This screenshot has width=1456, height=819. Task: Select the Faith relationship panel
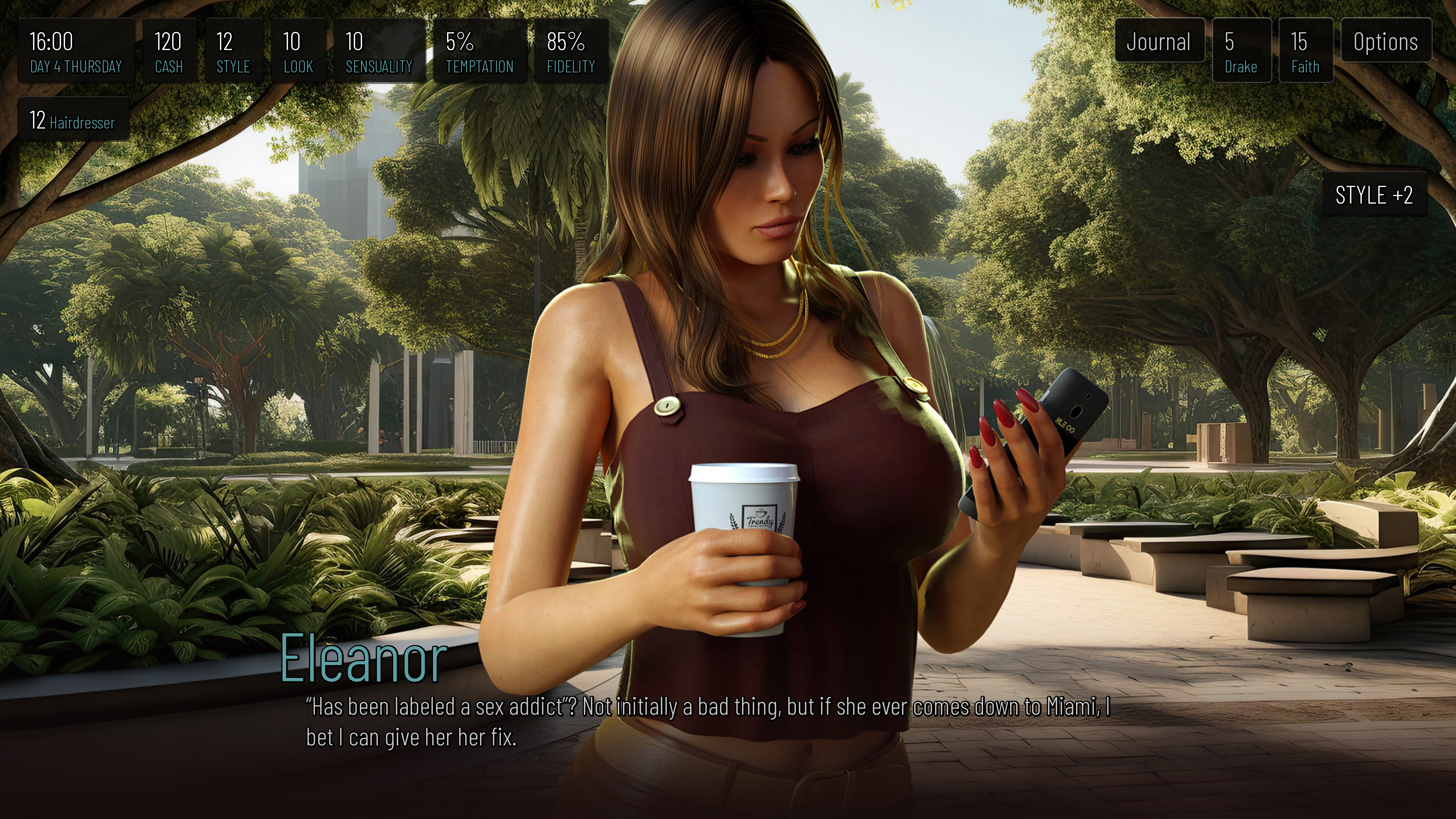(x=1305, y=51)
